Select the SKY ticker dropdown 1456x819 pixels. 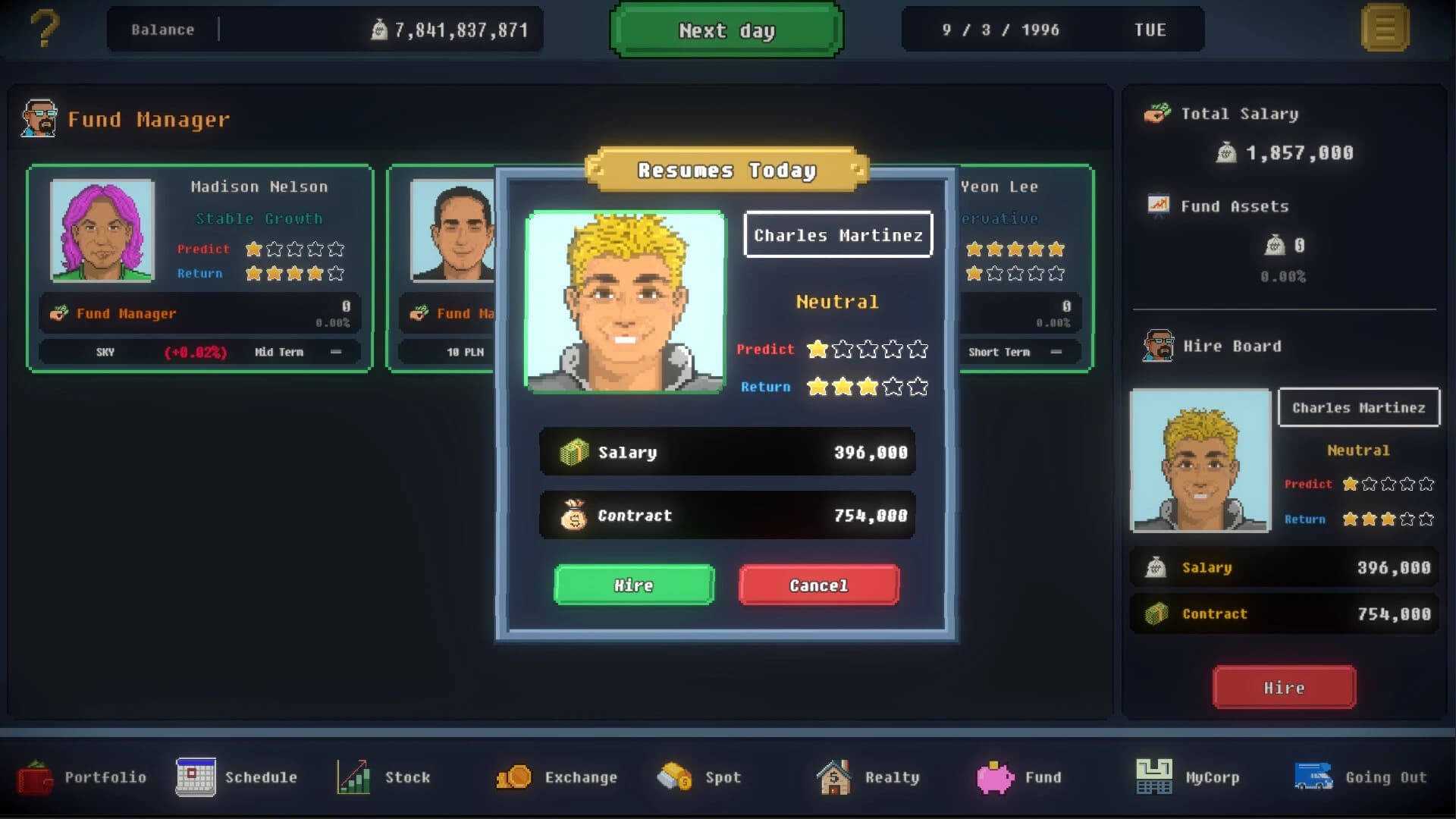tap(106, 351)
